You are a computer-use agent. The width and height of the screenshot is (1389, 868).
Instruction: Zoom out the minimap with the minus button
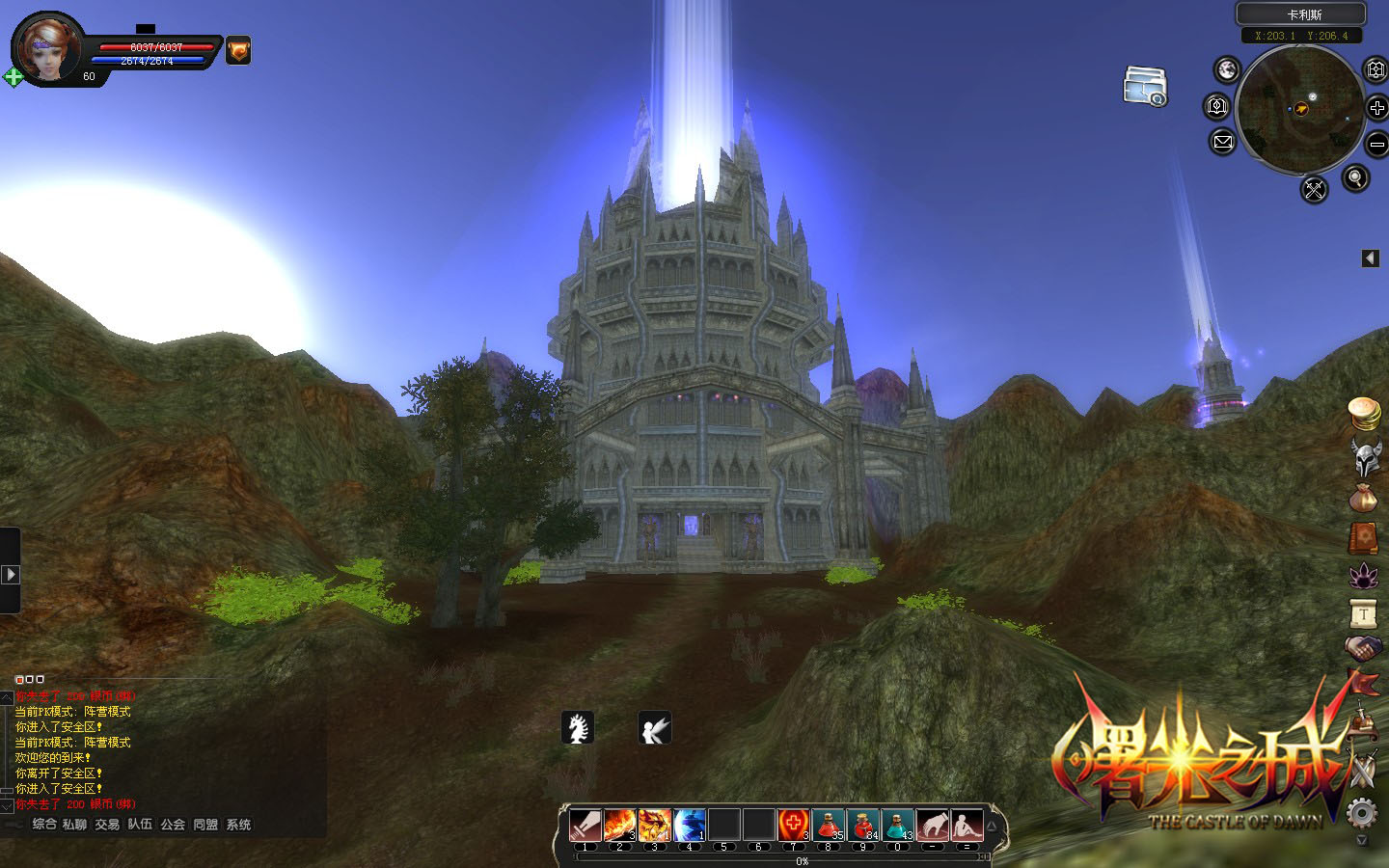pos(1376,145)
